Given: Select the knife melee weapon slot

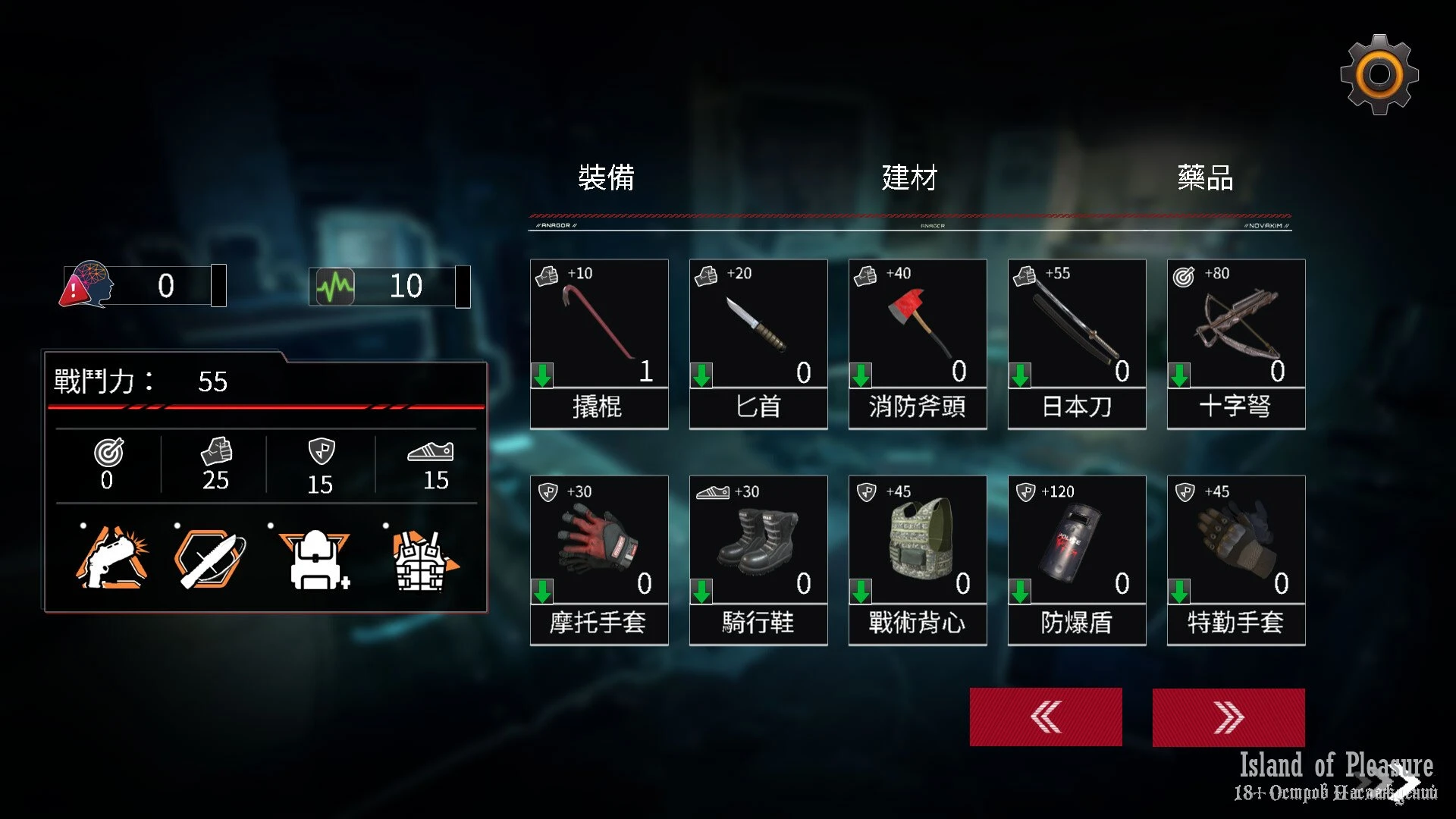Looking at the screenshot, I should click(x=209, y=560).
